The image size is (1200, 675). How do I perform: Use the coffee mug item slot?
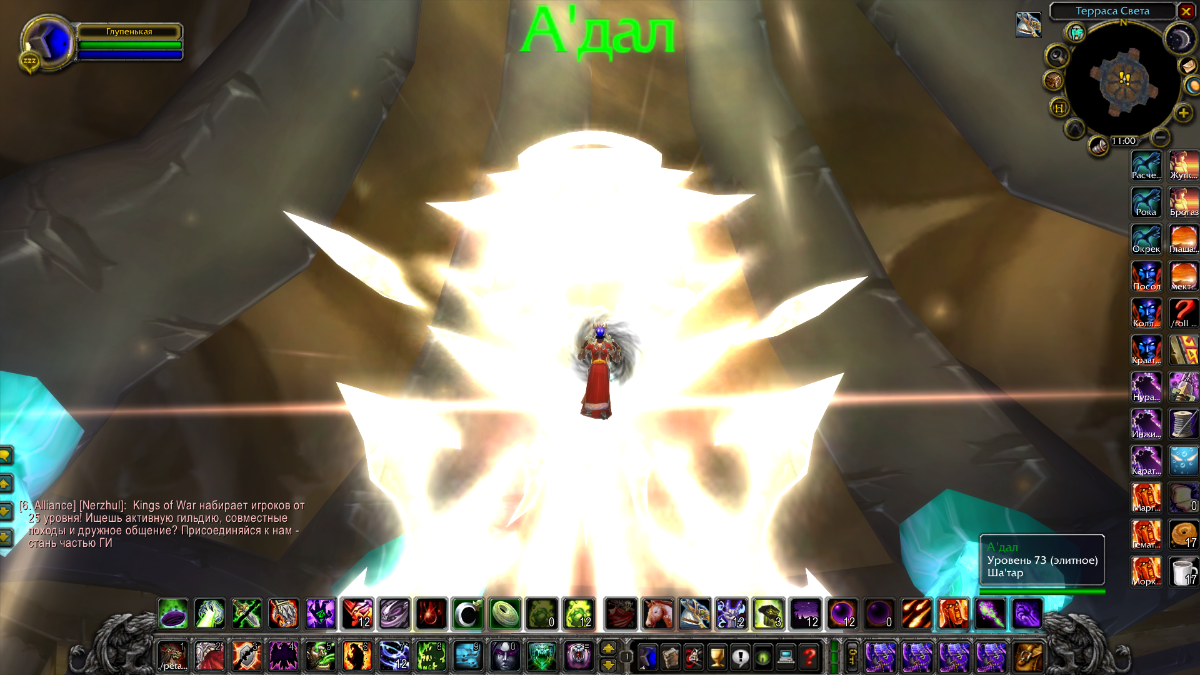[1184, 571]
